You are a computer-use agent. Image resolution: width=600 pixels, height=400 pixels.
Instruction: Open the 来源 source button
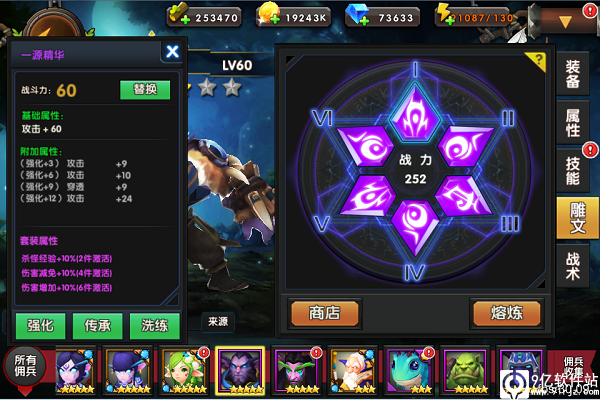click(x=217, y=322)
